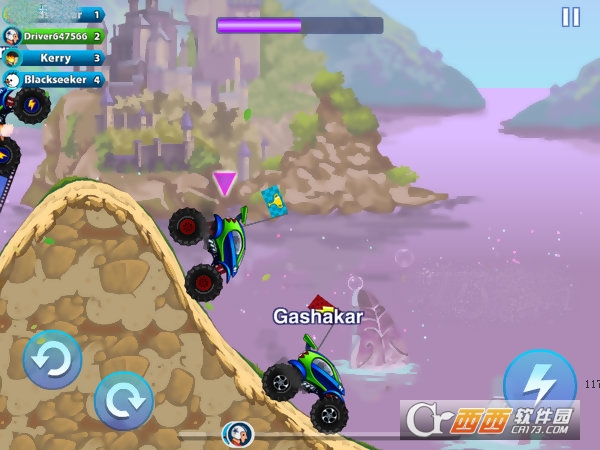Tap the clockwise tilt button

point(123,401)
